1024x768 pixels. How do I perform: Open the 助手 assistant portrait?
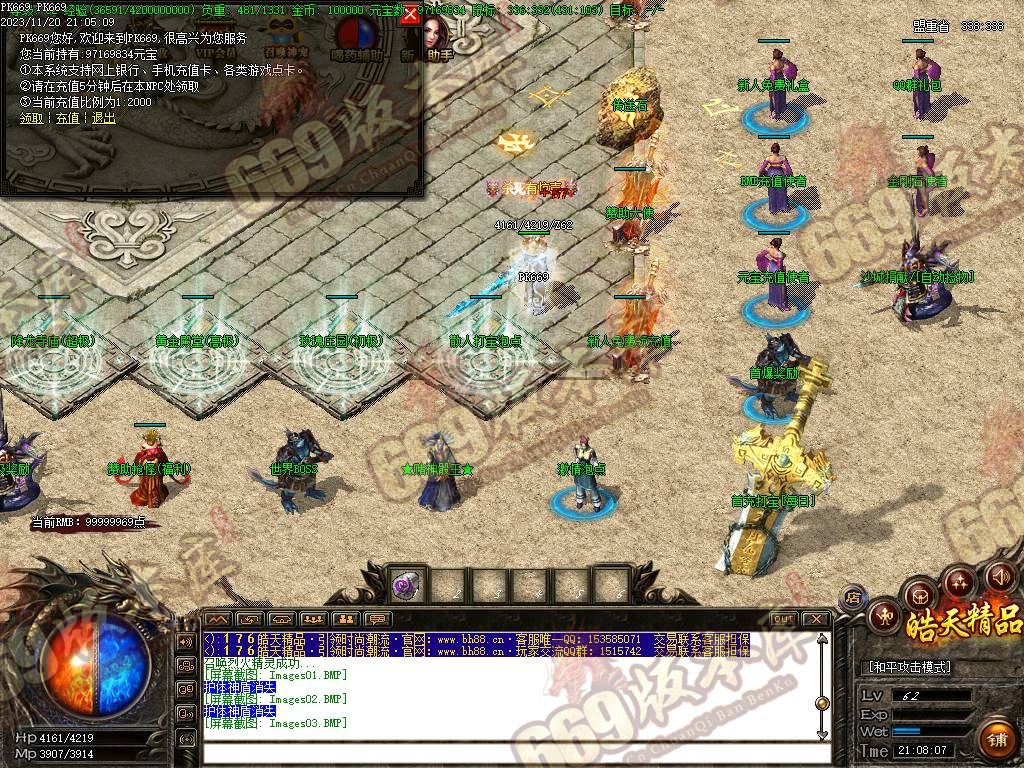[437, 38]
